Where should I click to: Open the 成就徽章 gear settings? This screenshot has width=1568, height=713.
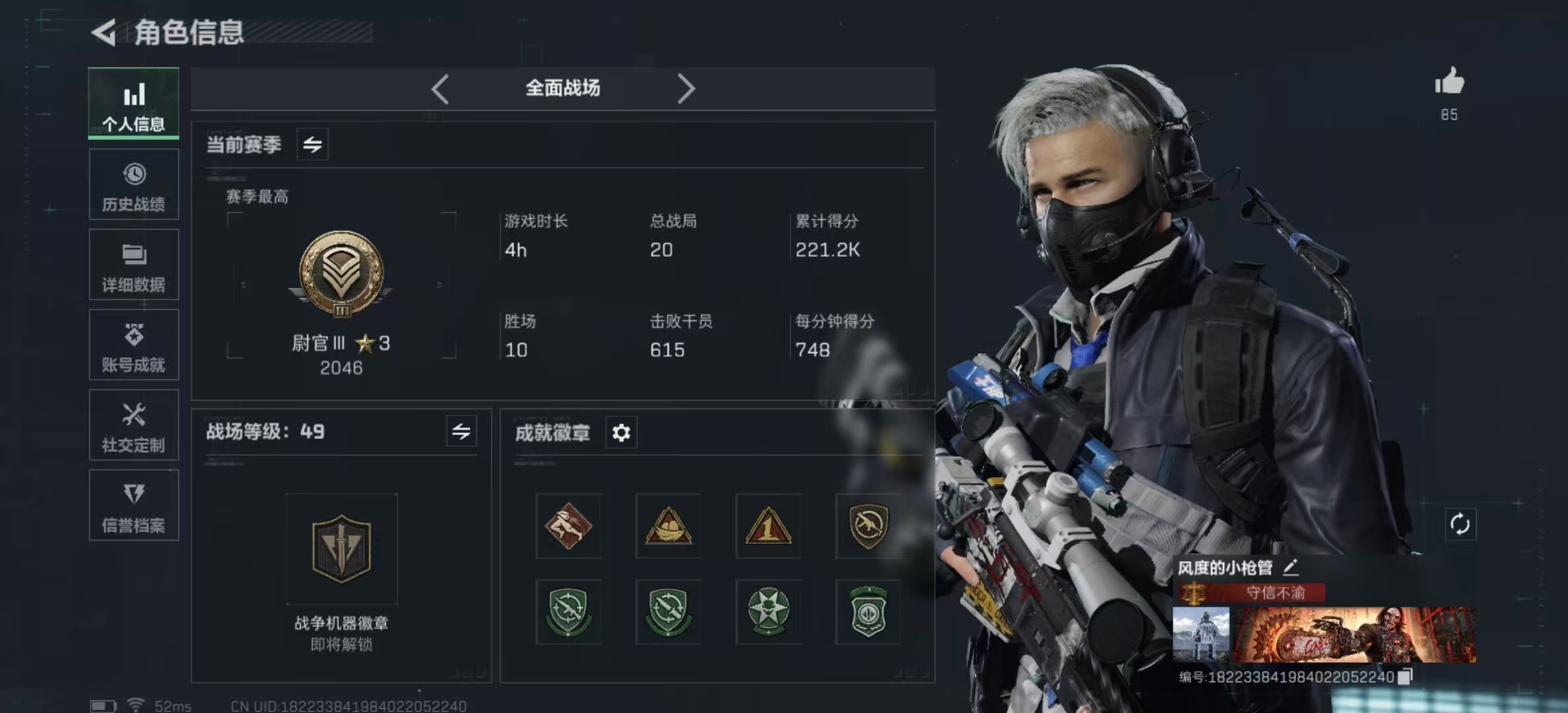(621, 433)
